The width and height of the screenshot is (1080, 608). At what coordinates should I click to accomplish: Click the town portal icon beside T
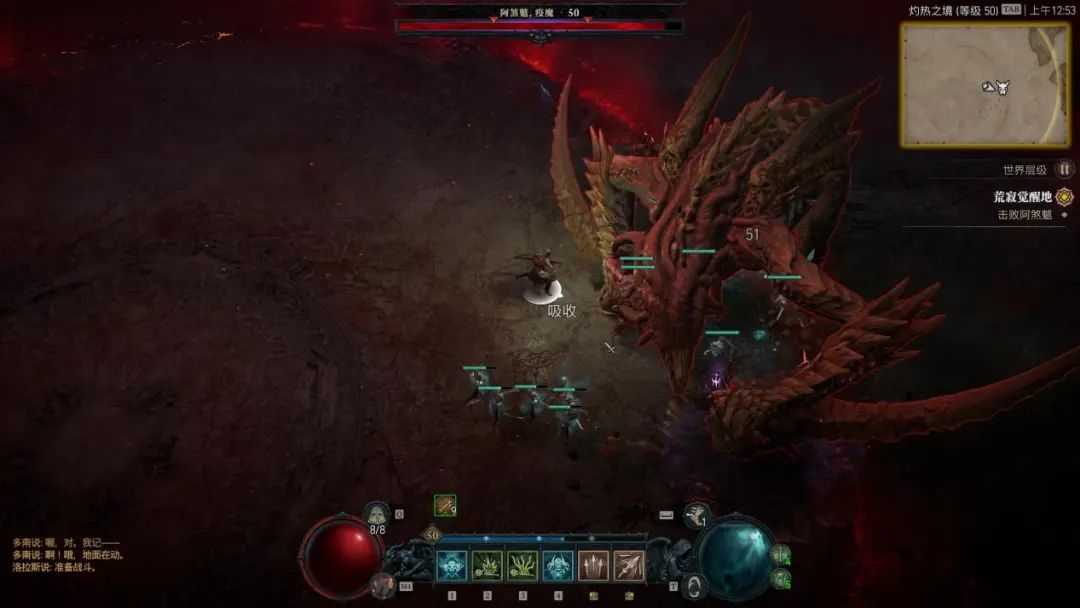694,585
